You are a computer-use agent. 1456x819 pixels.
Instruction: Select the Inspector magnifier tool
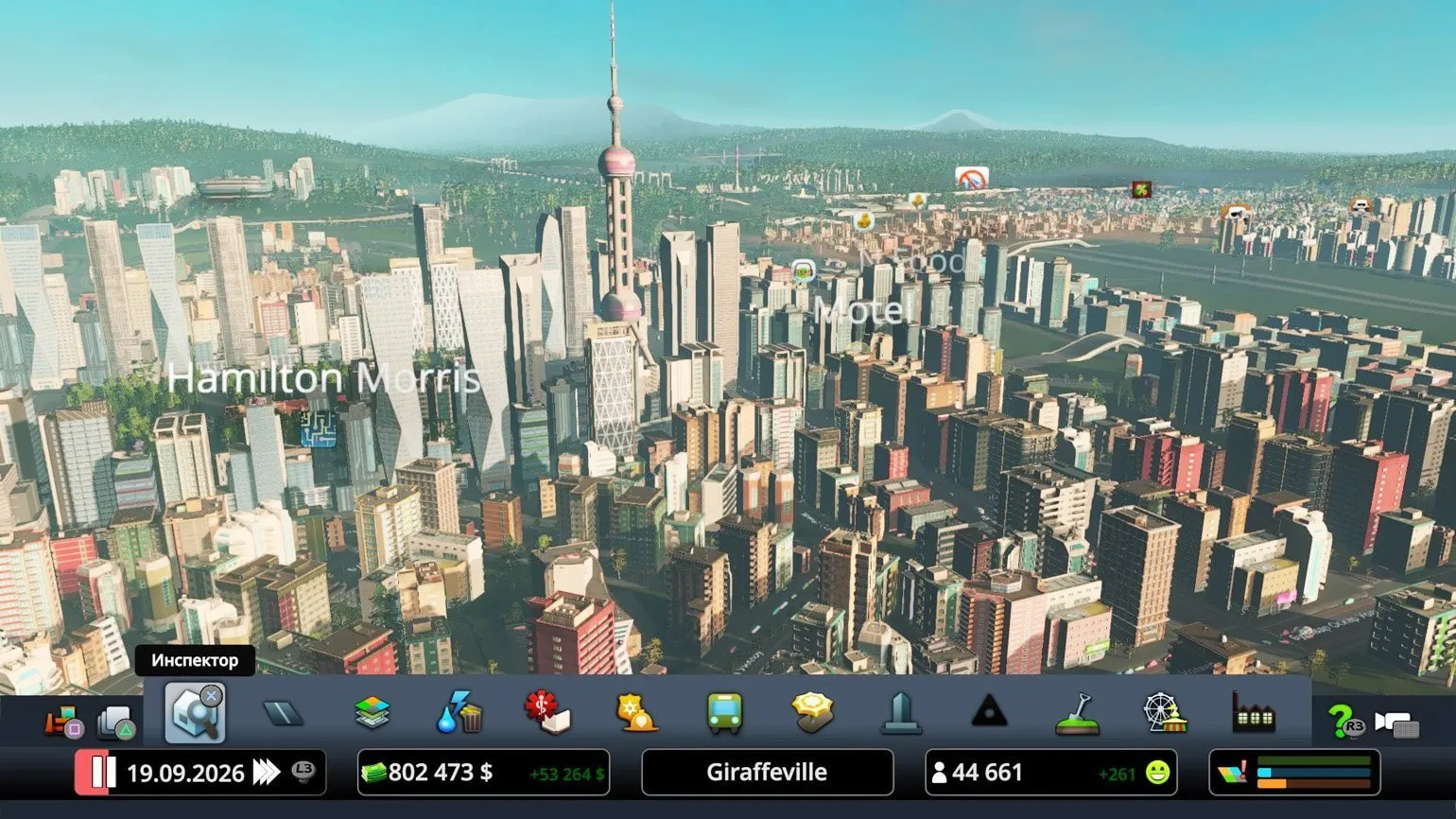click(195, 712)
